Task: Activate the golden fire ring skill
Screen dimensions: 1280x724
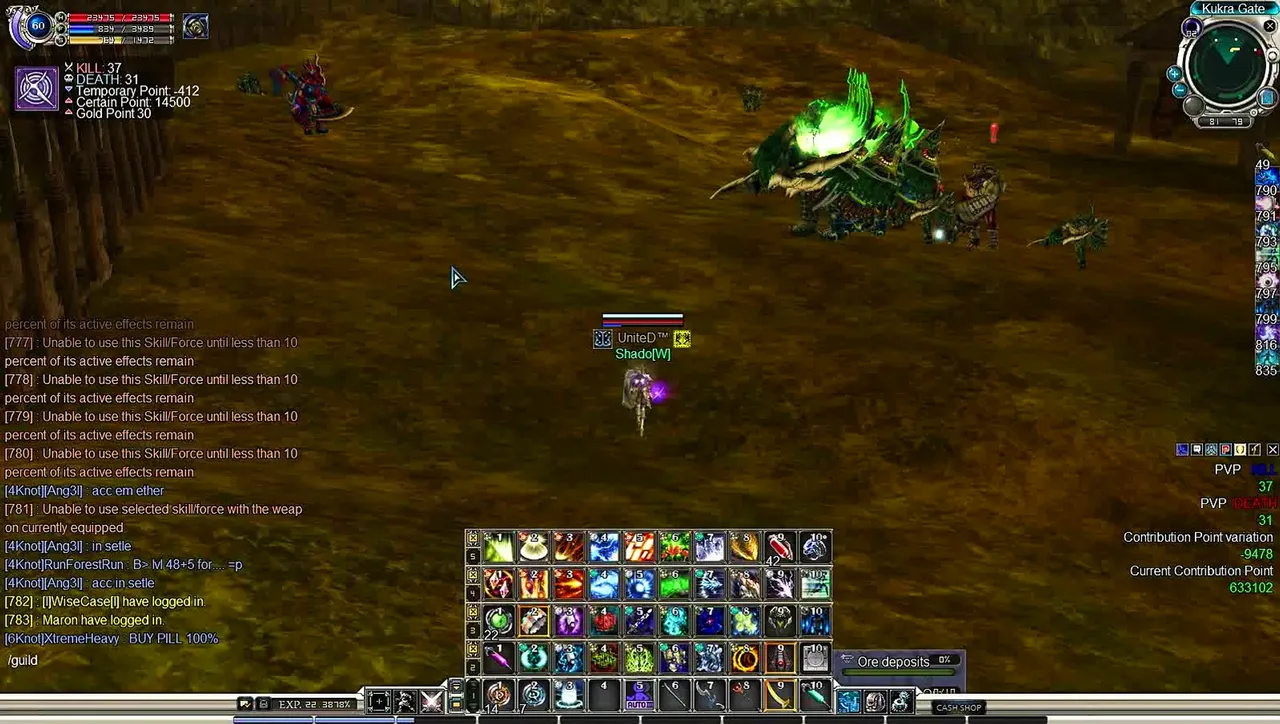Action: tap(745, 657)
